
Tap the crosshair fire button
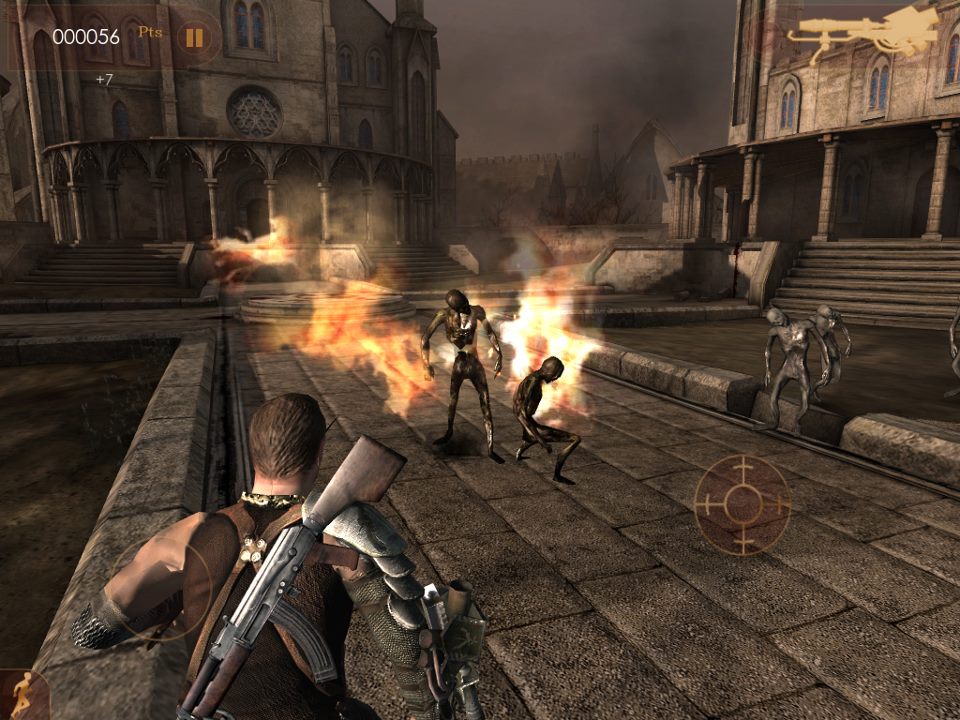tap(742, 503)
